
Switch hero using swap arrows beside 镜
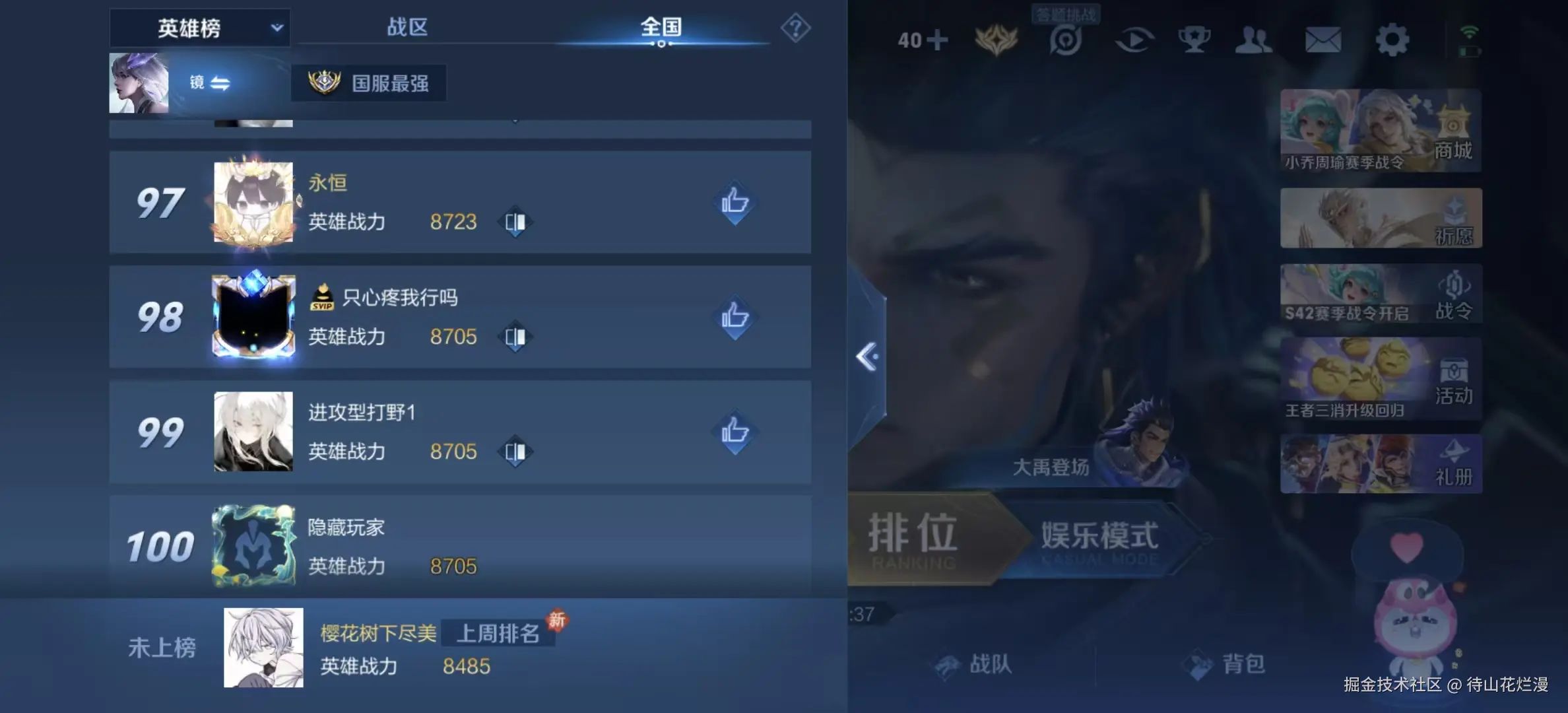click(220, 84)
